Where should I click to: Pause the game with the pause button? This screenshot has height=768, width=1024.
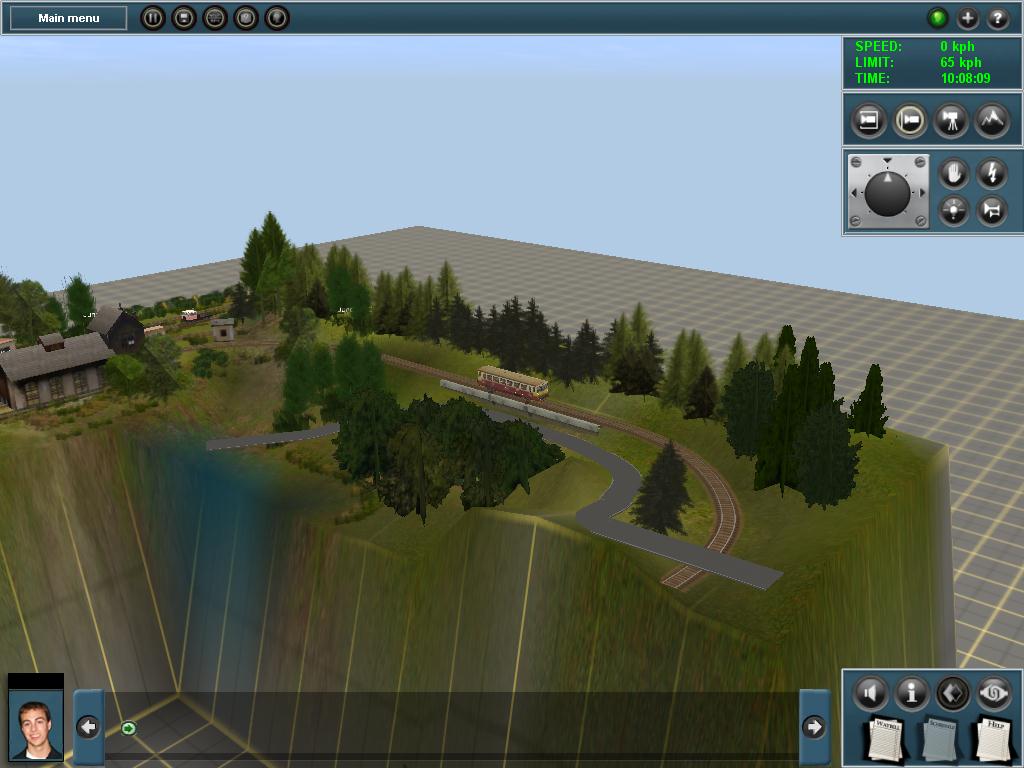pos(152,18)
